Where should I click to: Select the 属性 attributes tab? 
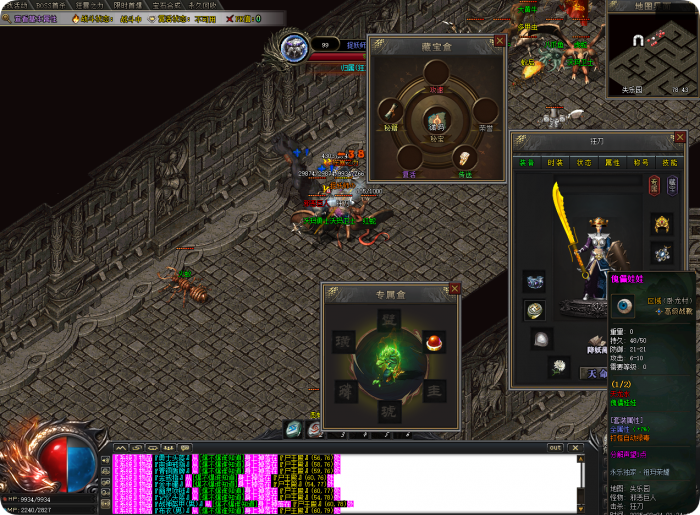[613, 162]
